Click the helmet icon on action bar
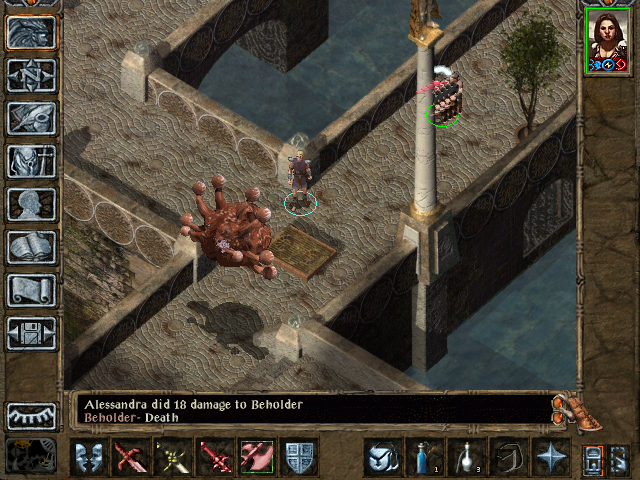 tap(381, 458)
